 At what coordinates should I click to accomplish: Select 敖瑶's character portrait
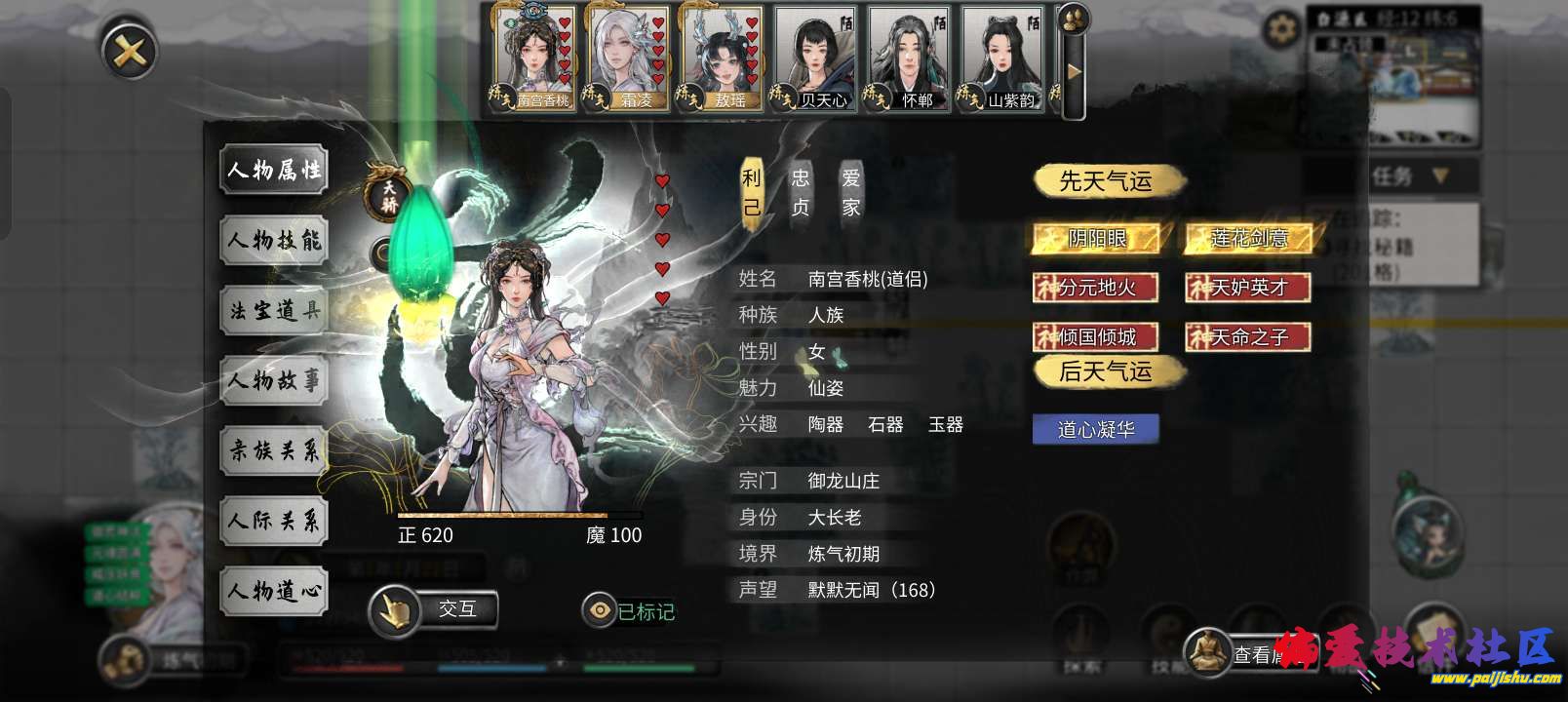721,57
